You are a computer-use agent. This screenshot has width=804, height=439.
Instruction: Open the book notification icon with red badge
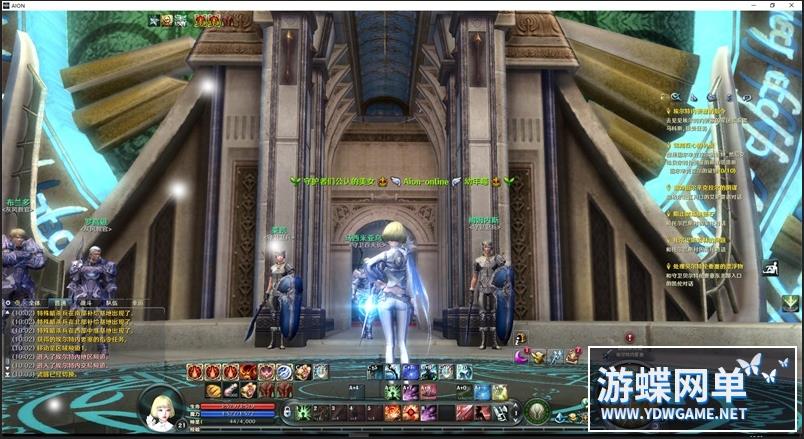pos(573,355)
